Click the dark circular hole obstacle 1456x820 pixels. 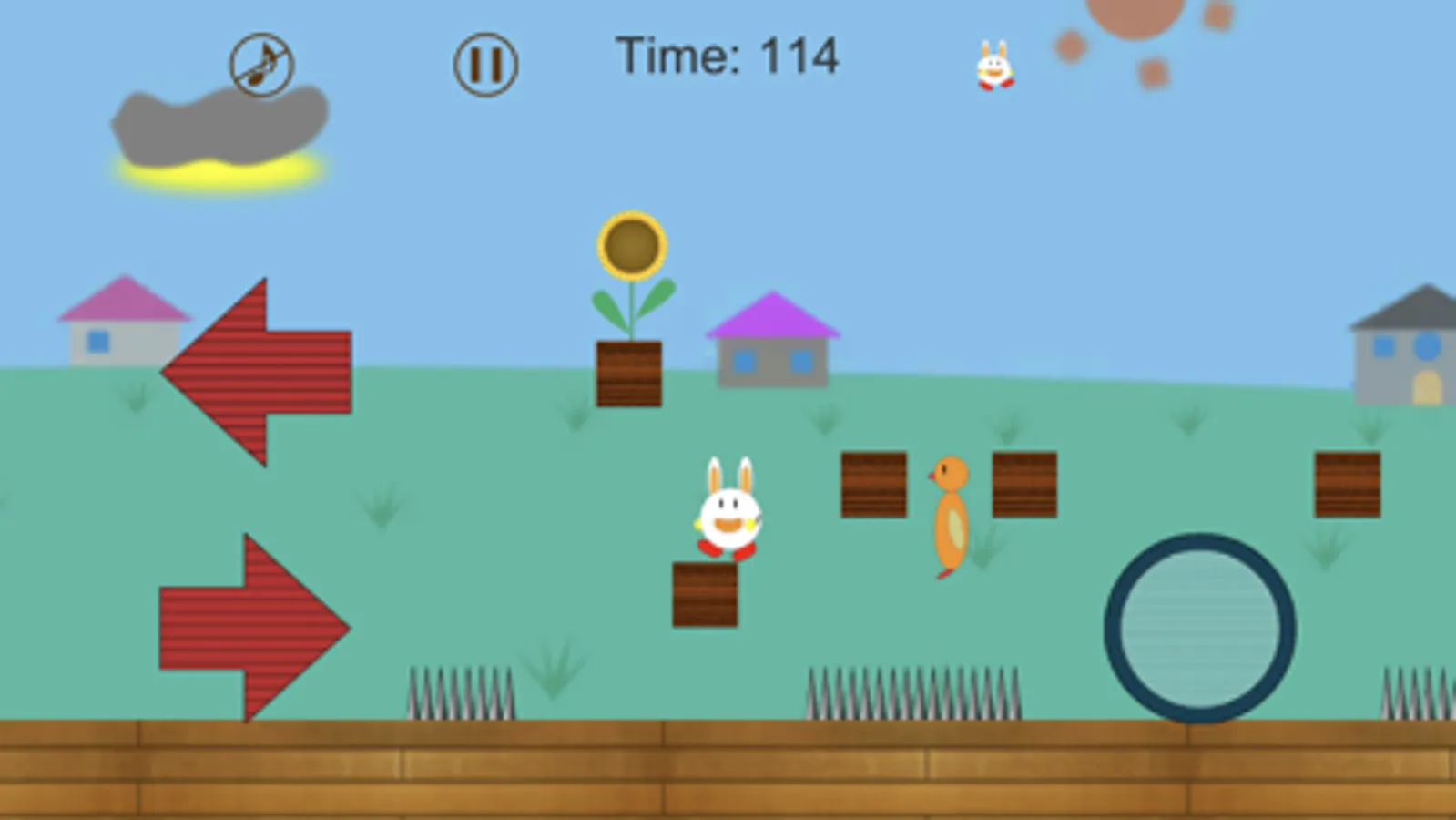pyautogui.click(x=1199, y=624)
